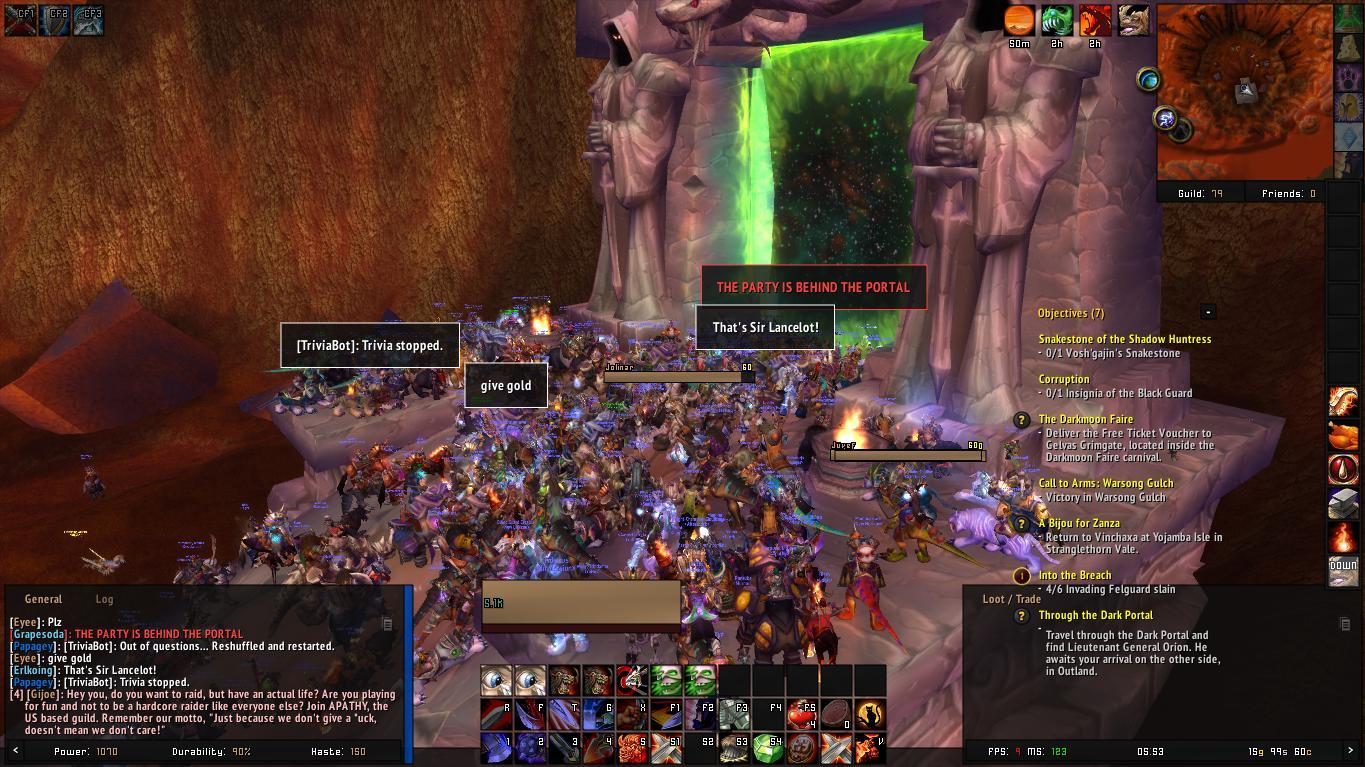This screenshot has width=1365, height=767.
Task: Use the black cat on moon ability
Action: [870, 714]
